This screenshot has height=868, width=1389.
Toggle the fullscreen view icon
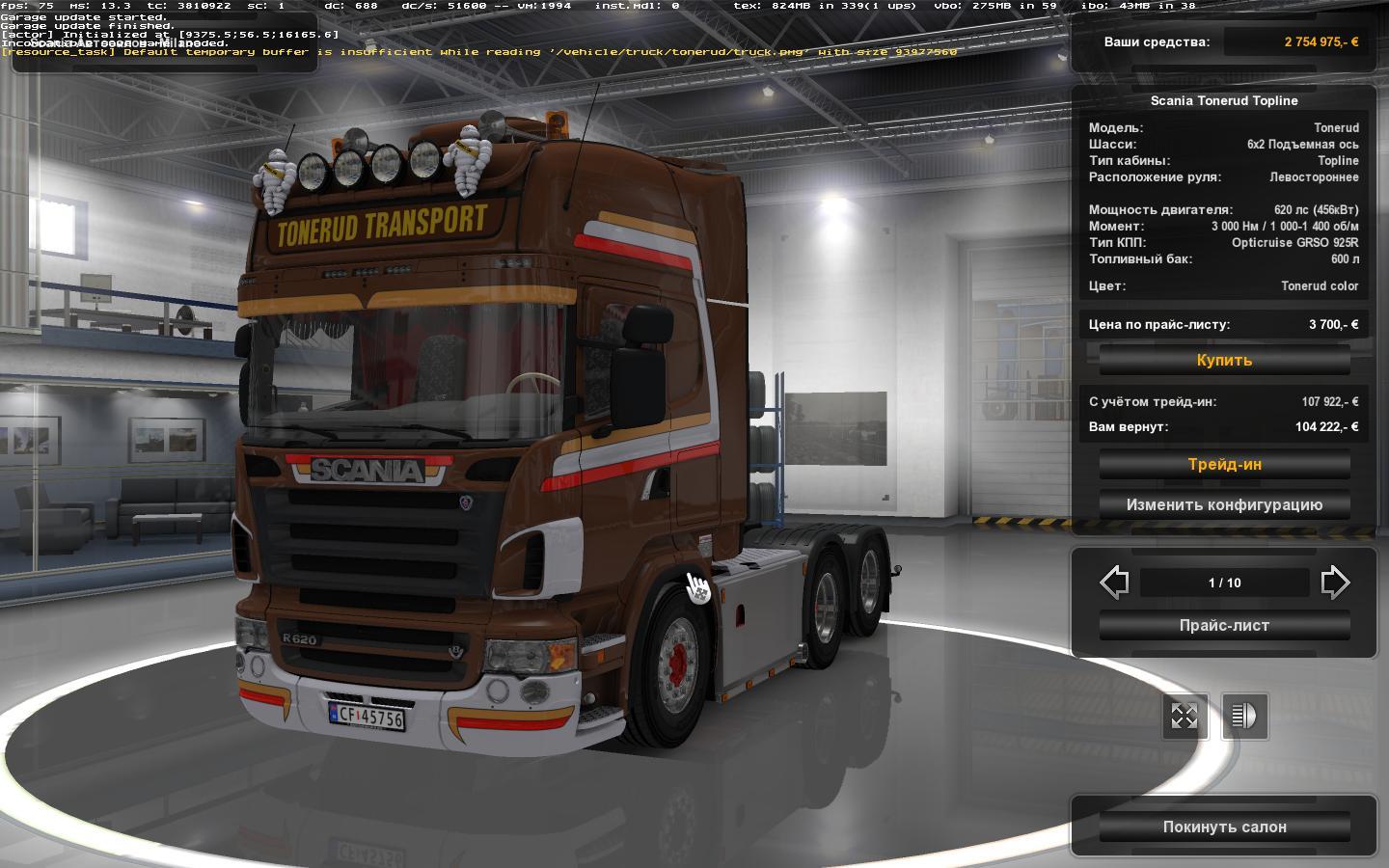tap(1184, 716)
